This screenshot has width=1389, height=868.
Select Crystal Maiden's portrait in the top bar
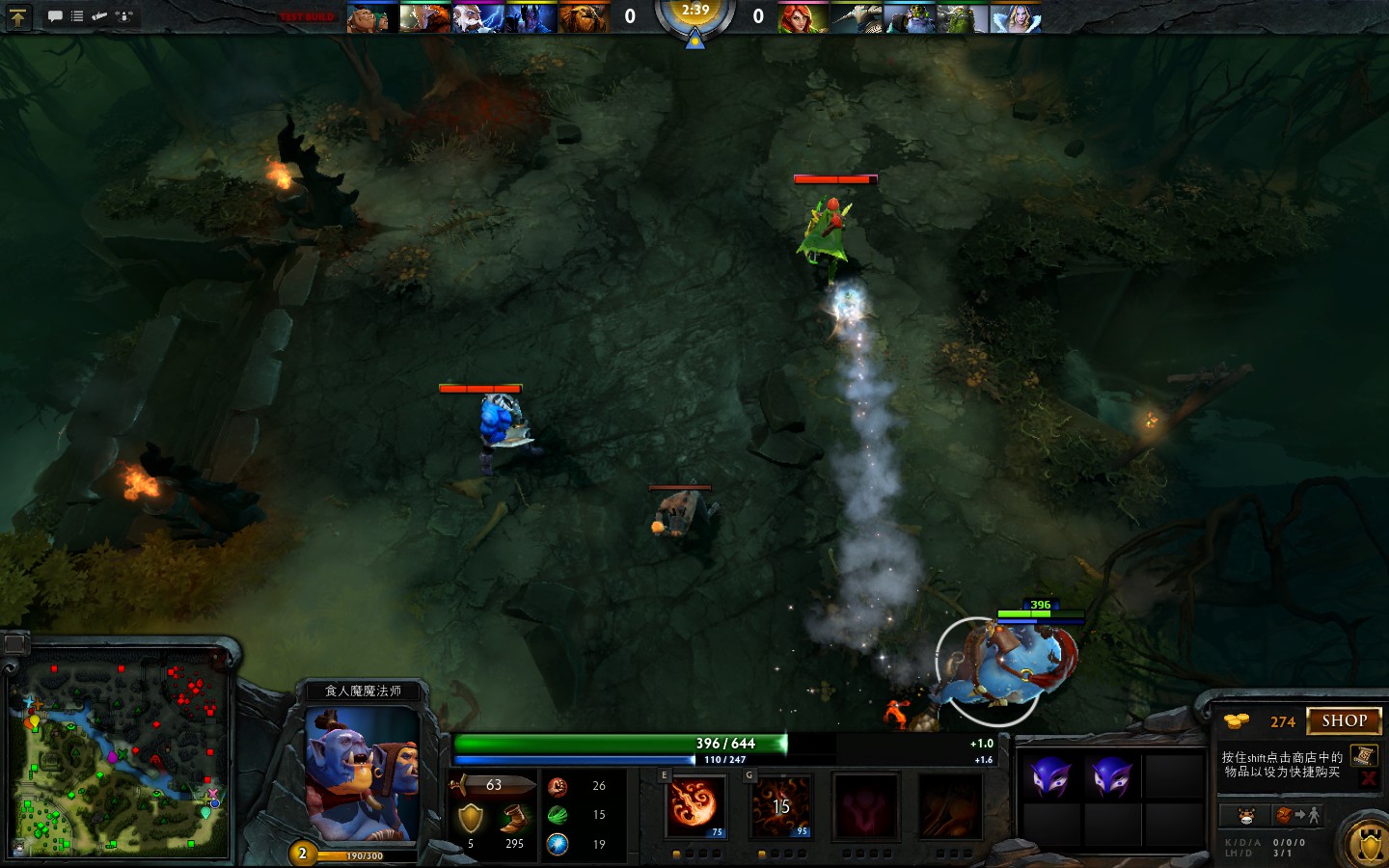click(x=1016, y=18)
